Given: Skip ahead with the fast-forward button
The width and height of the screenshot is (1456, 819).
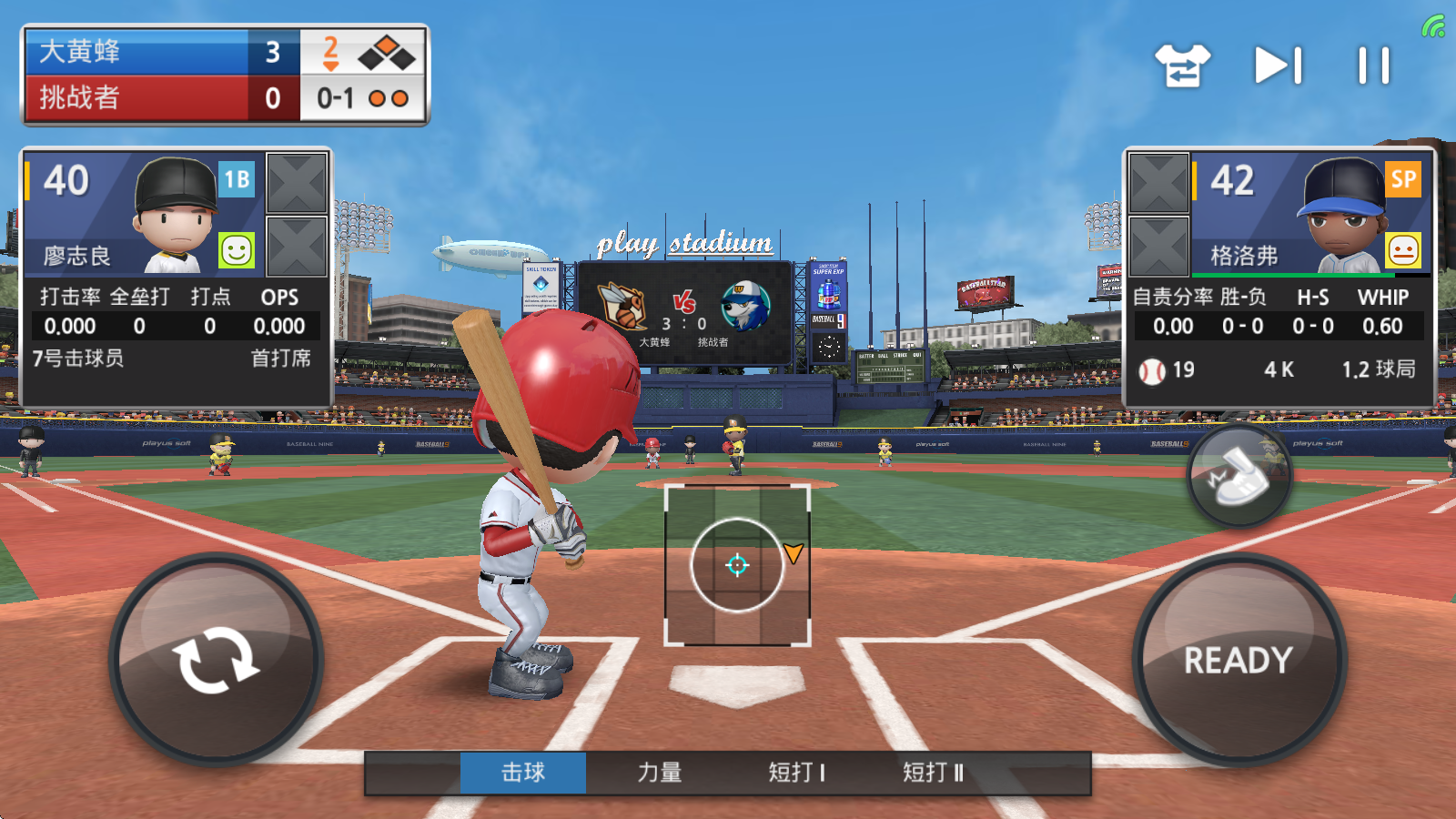Looking at the screenshot, I should (1278, 66).
